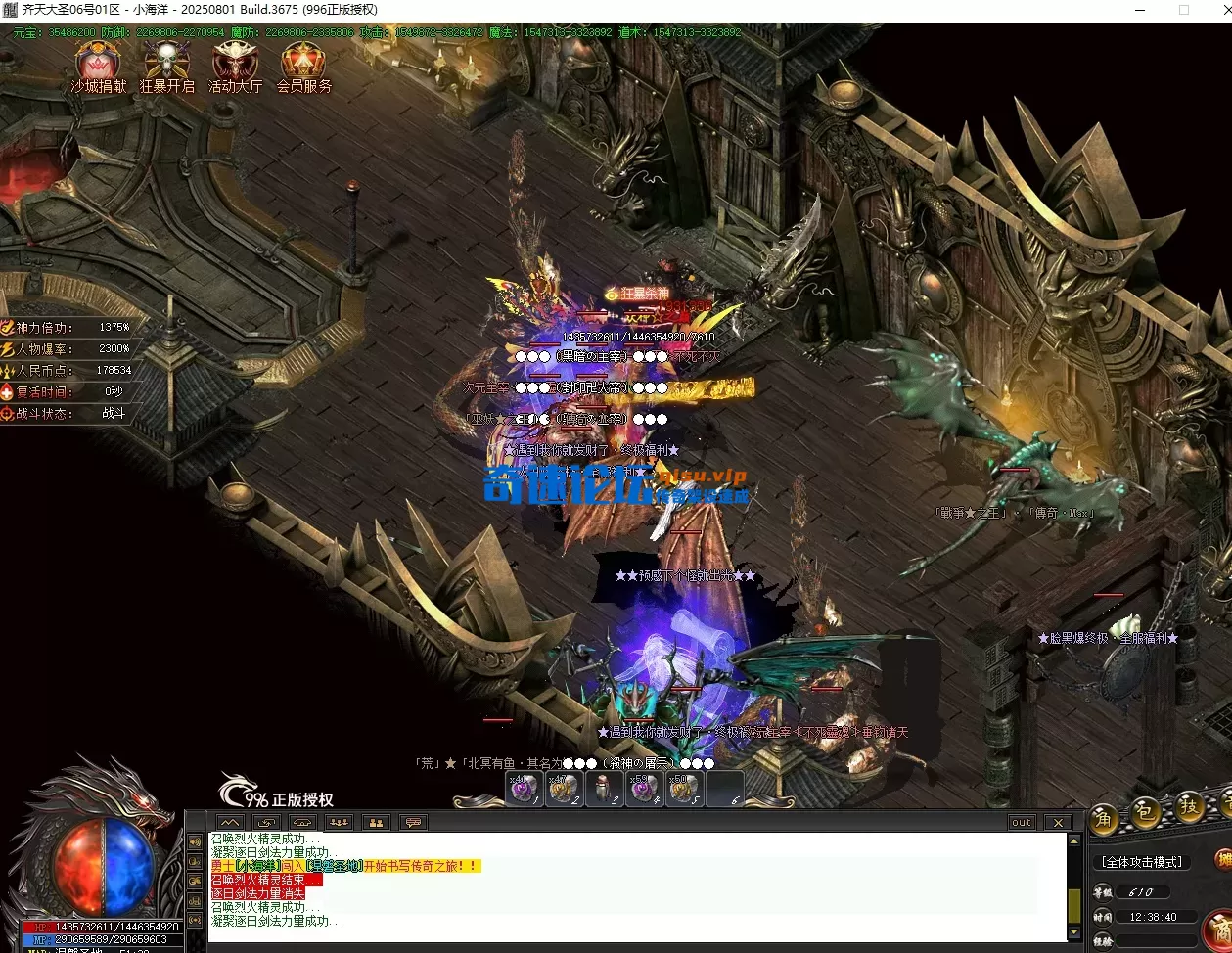The width and height of the screenshot is (1232, 953).
Task: Open the character panel 角 button
Action: pos(1105,816)
